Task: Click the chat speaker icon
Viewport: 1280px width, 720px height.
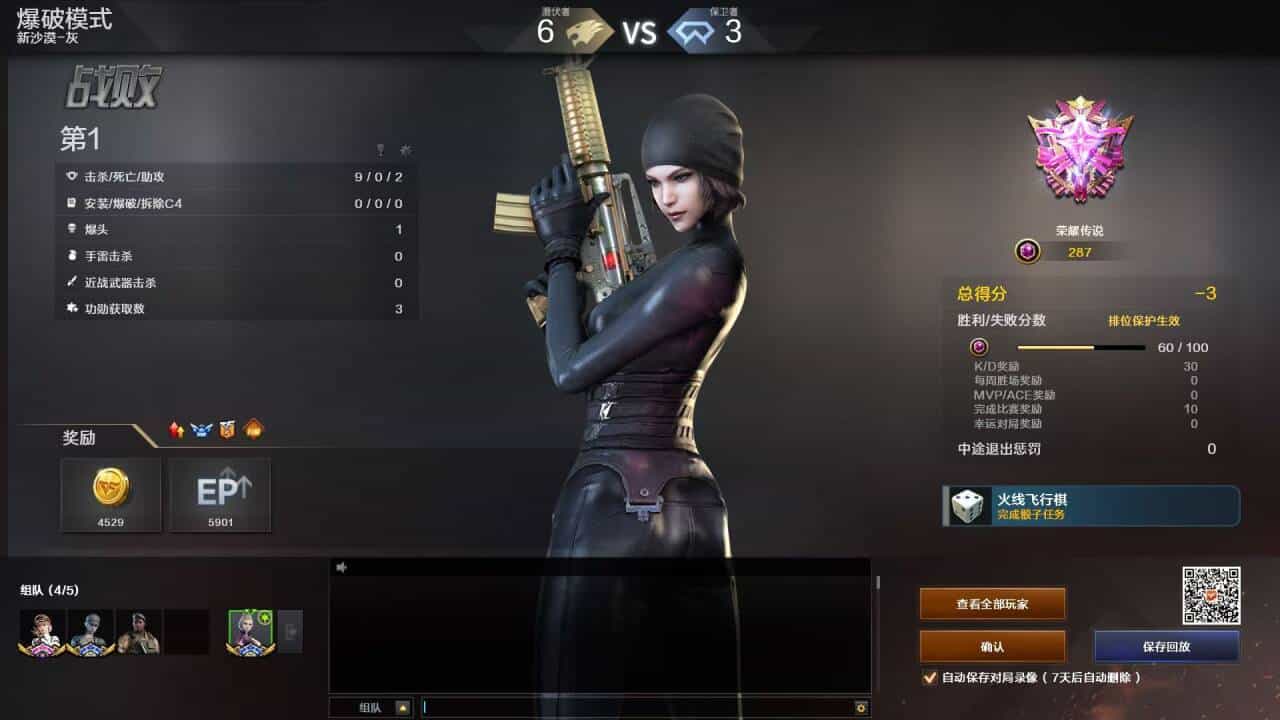Action: 341,567
